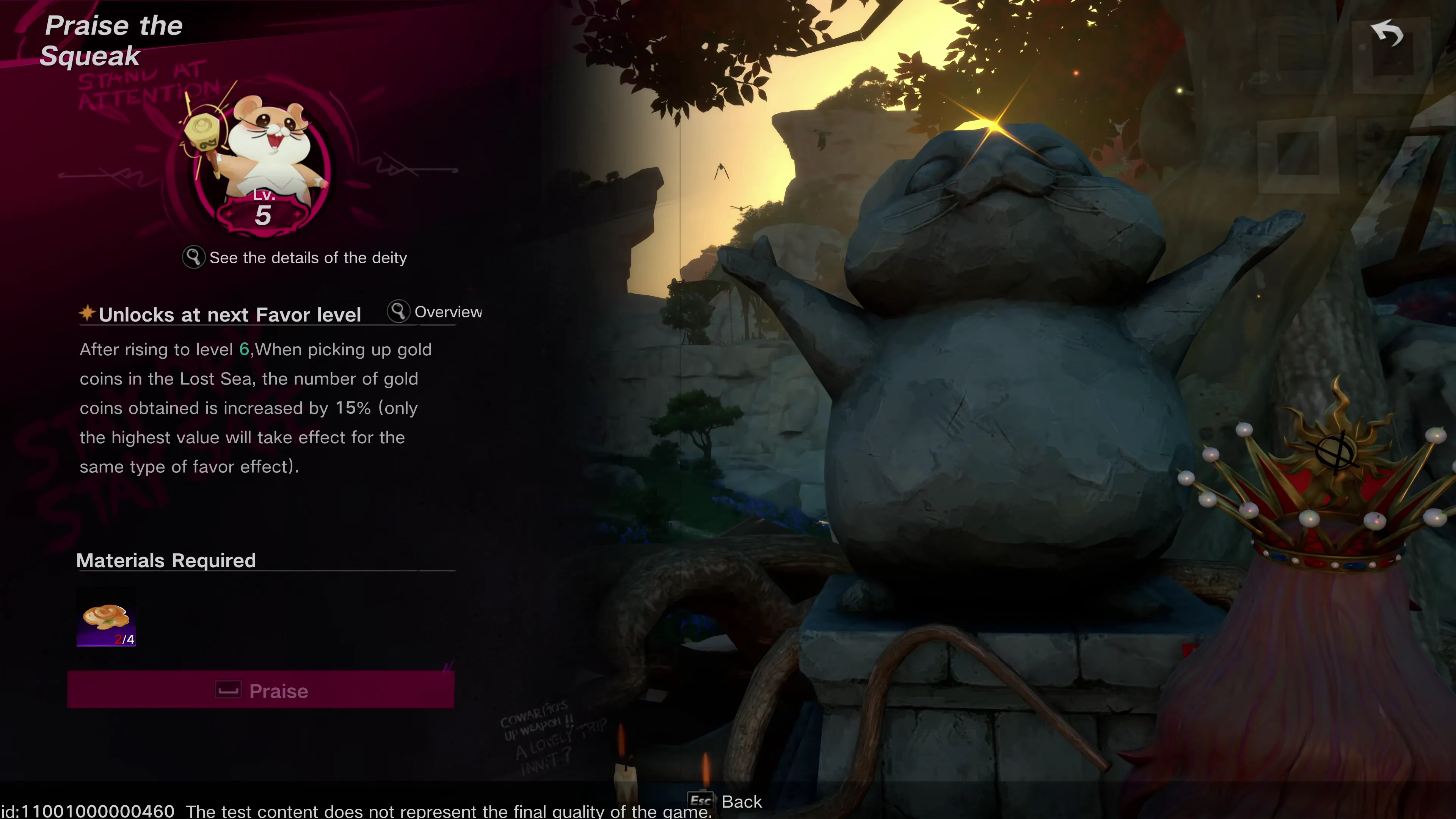Click the return arrow in top corner

[x=1388, y=35]
